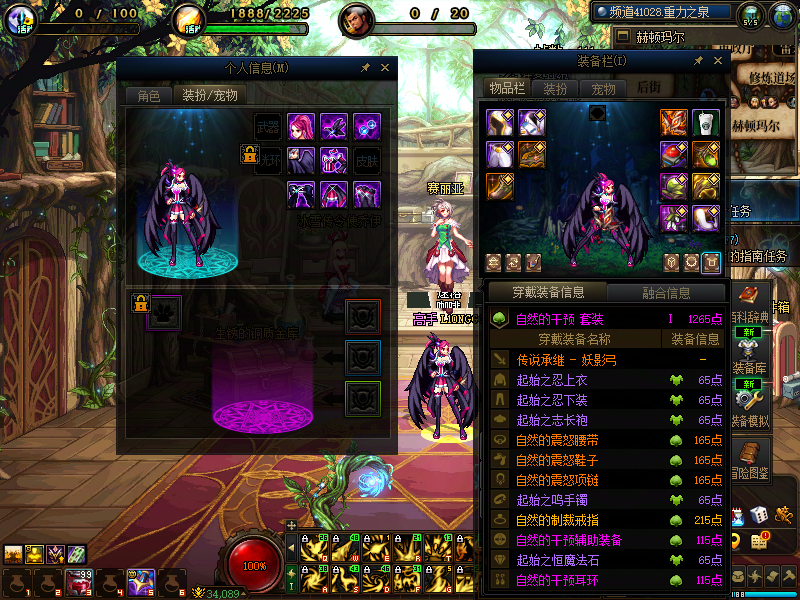
Task: Close the 装备栏 equipment window
Action: tap(718, 62)
